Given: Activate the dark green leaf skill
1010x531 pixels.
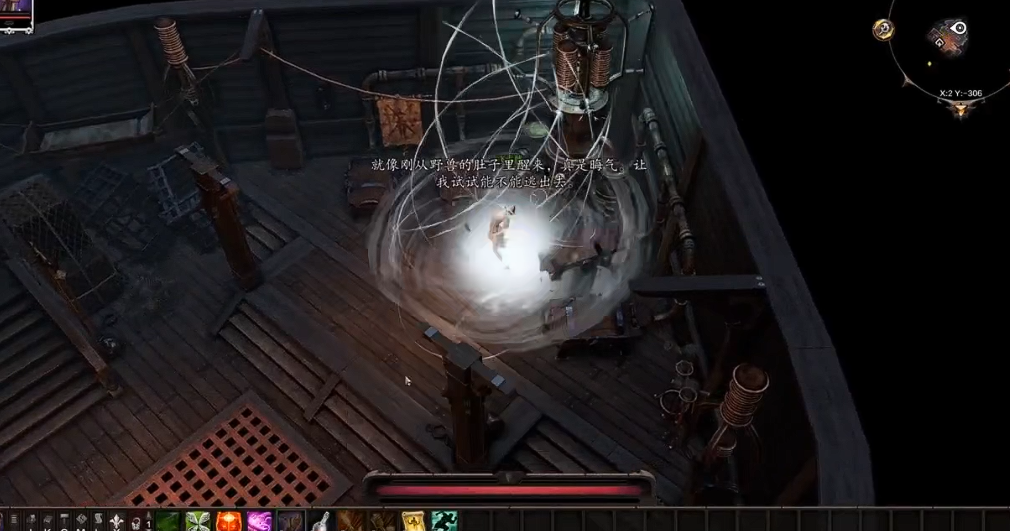Looking at the screenshot, I should [168, 521].
